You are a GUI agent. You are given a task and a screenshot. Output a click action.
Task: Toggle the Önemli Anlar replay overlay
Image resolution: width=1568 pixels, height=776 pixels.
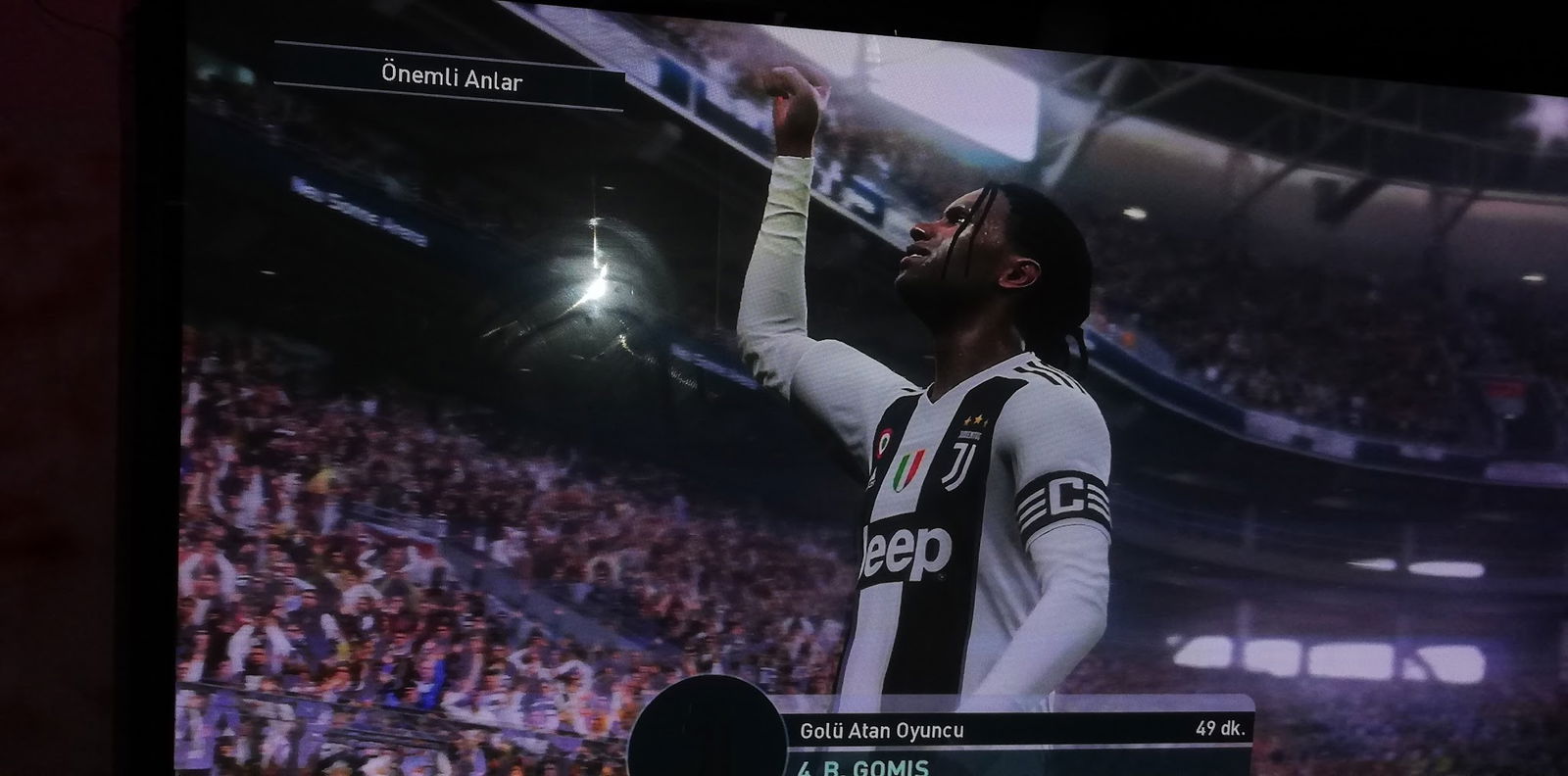click(454, 73)
